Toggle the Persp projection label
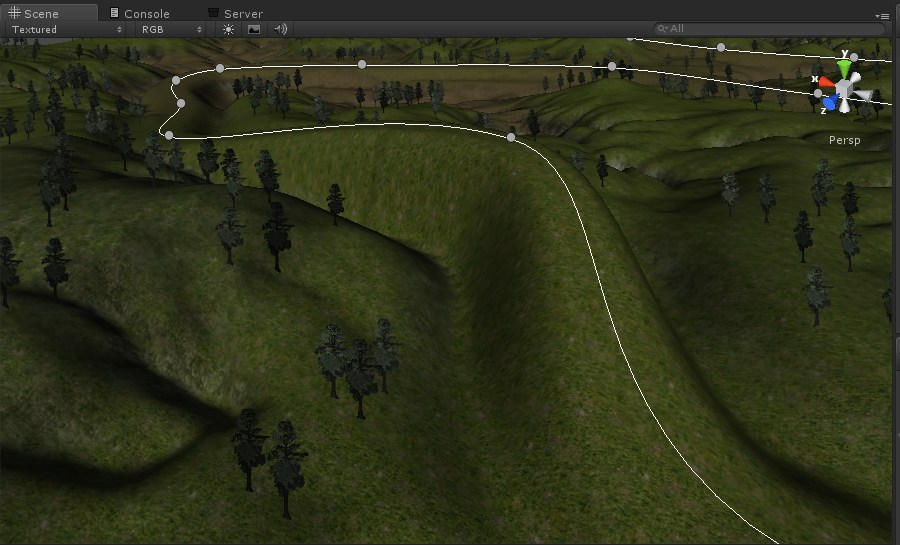900x545 pixels. (844, 141)
